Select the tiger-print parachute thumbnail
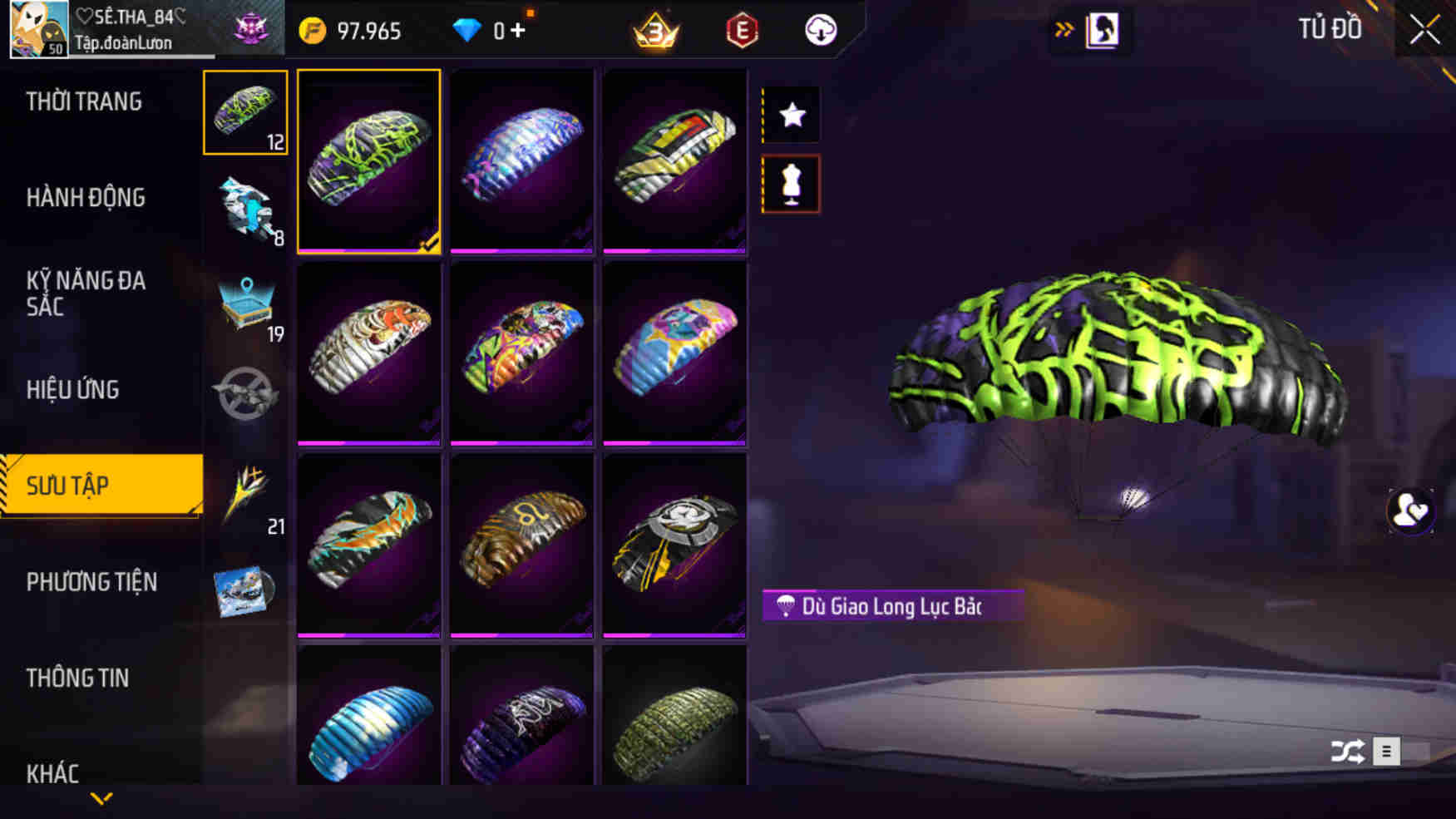The width and height of the screenshot is (1456, 819). coord(368,353)
